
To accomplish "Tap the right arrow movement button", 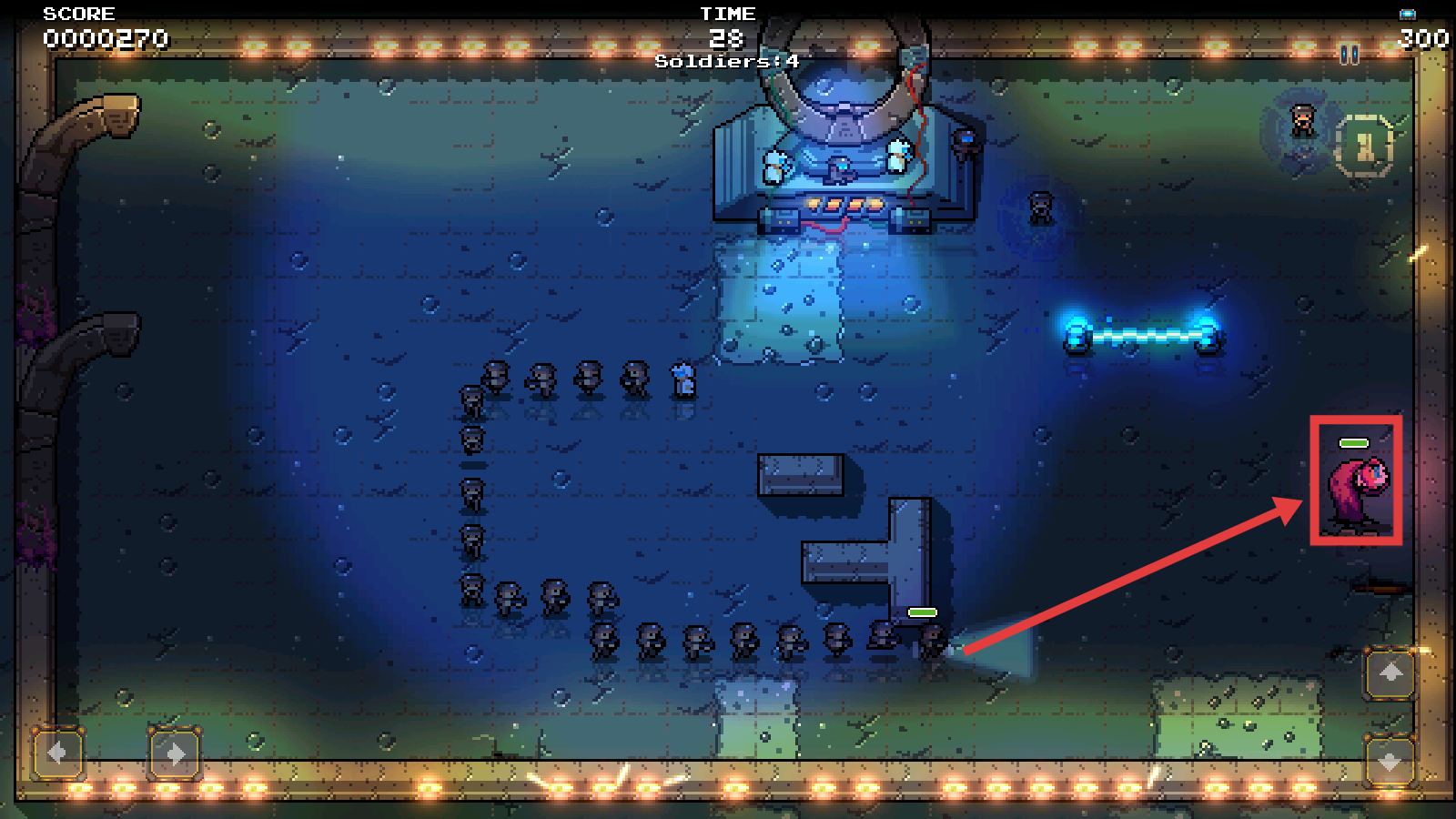I will tap(175, 753).
